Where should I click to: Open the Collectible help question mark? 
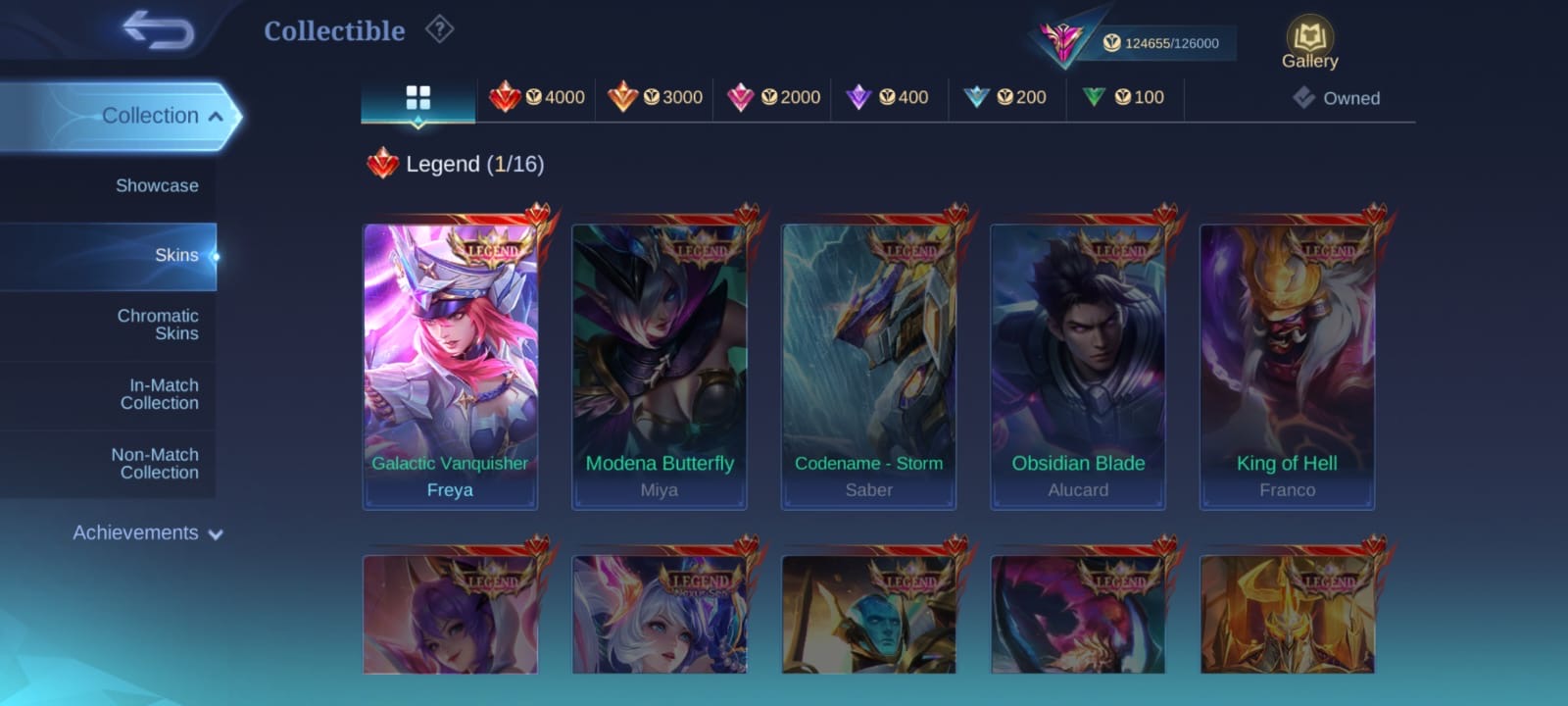pos(439,30)
